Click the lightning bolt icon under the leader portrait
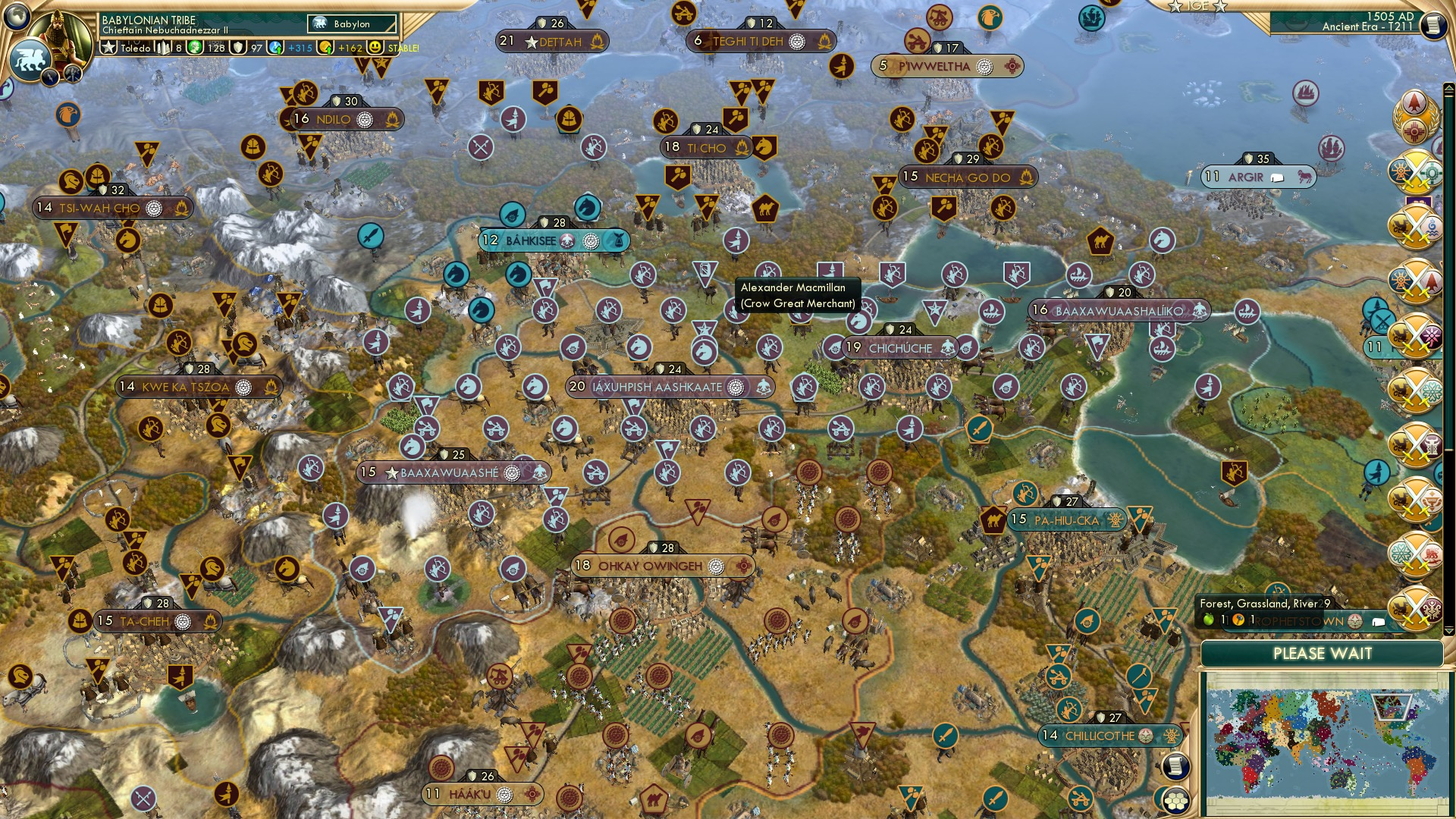 pos(50,76)
